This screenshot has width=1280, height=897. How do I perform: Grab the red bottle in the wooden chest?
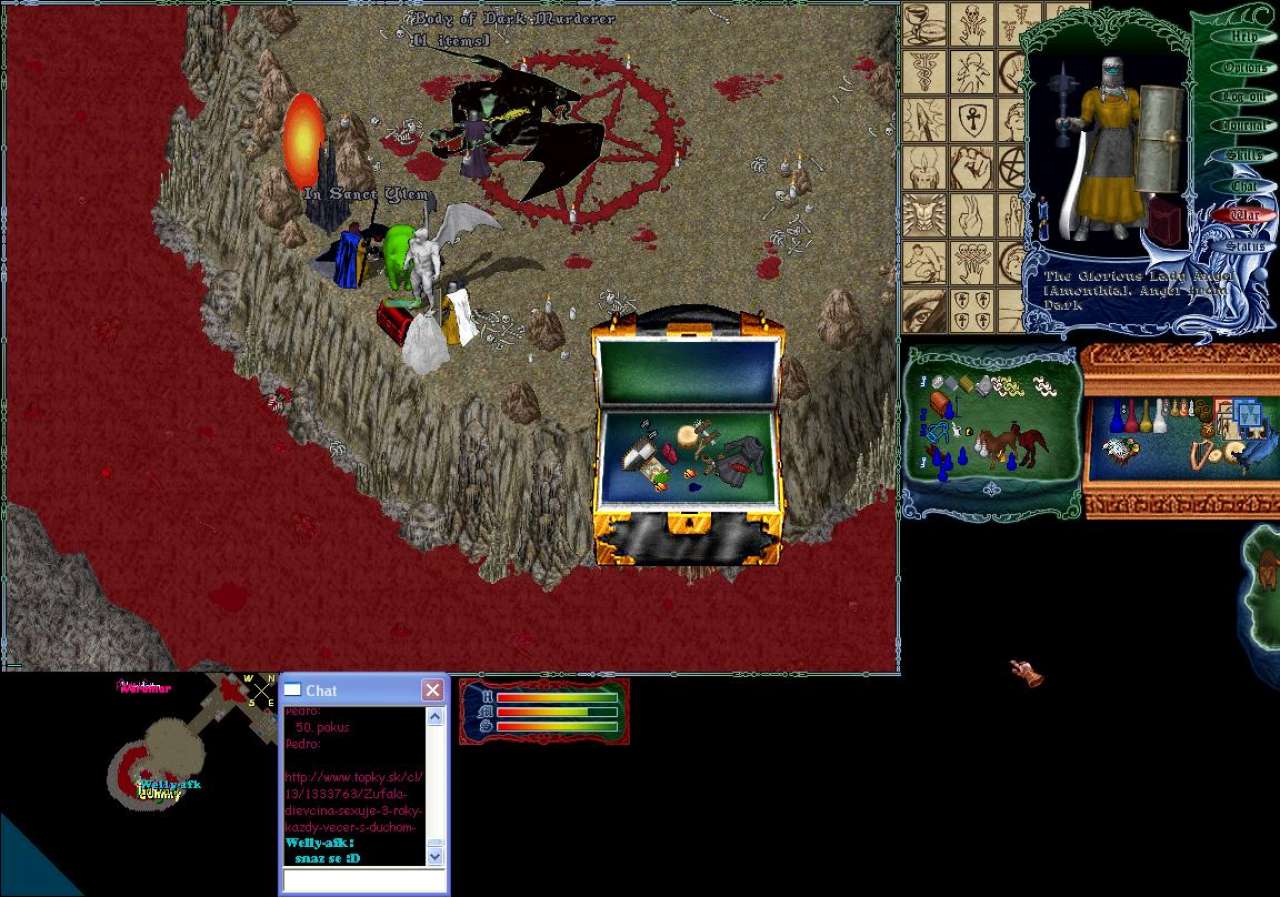click(1132, 418)
